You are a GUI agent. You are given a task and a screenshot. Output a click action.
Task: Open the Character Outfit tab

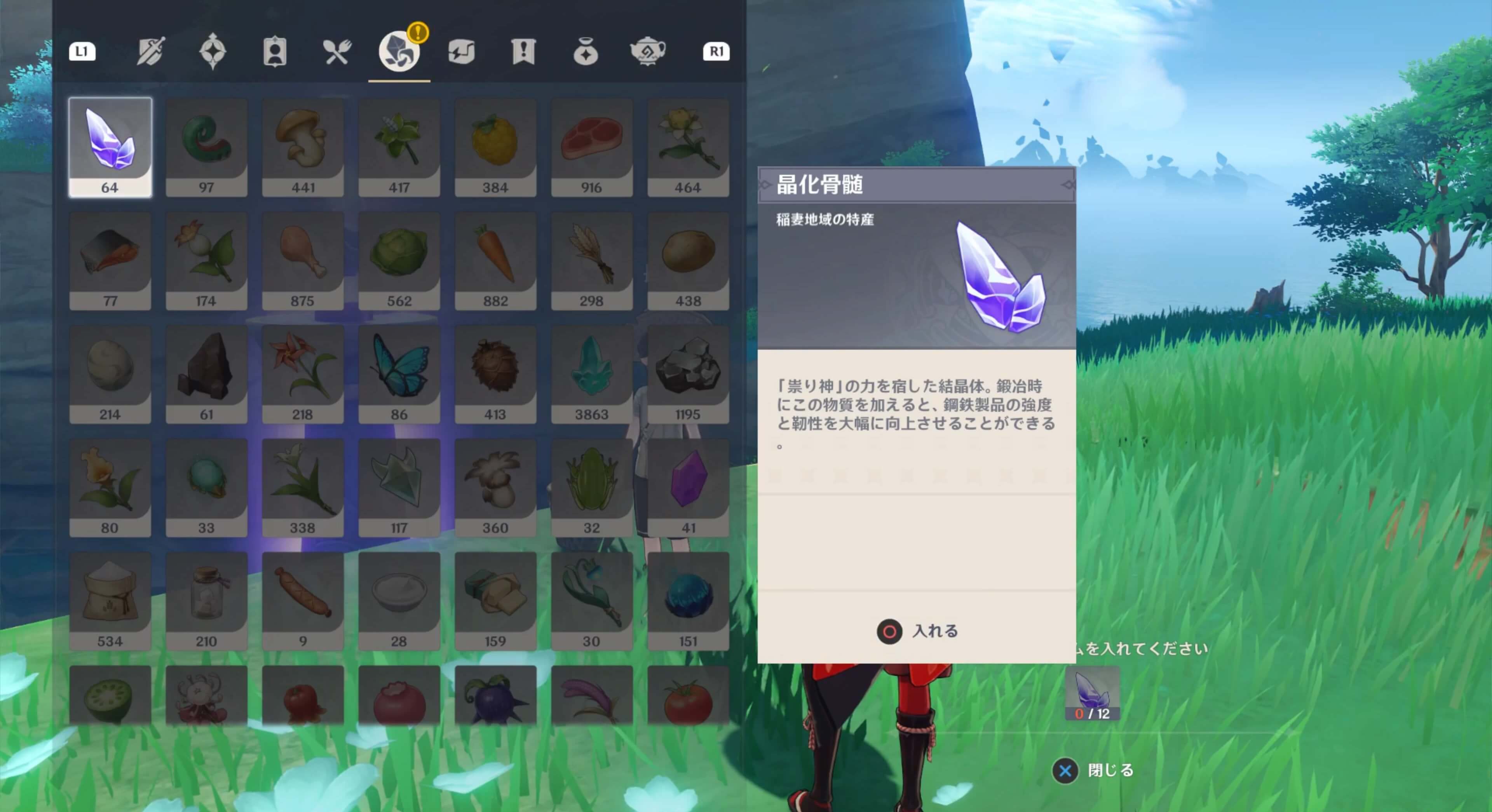click(274, 52)
